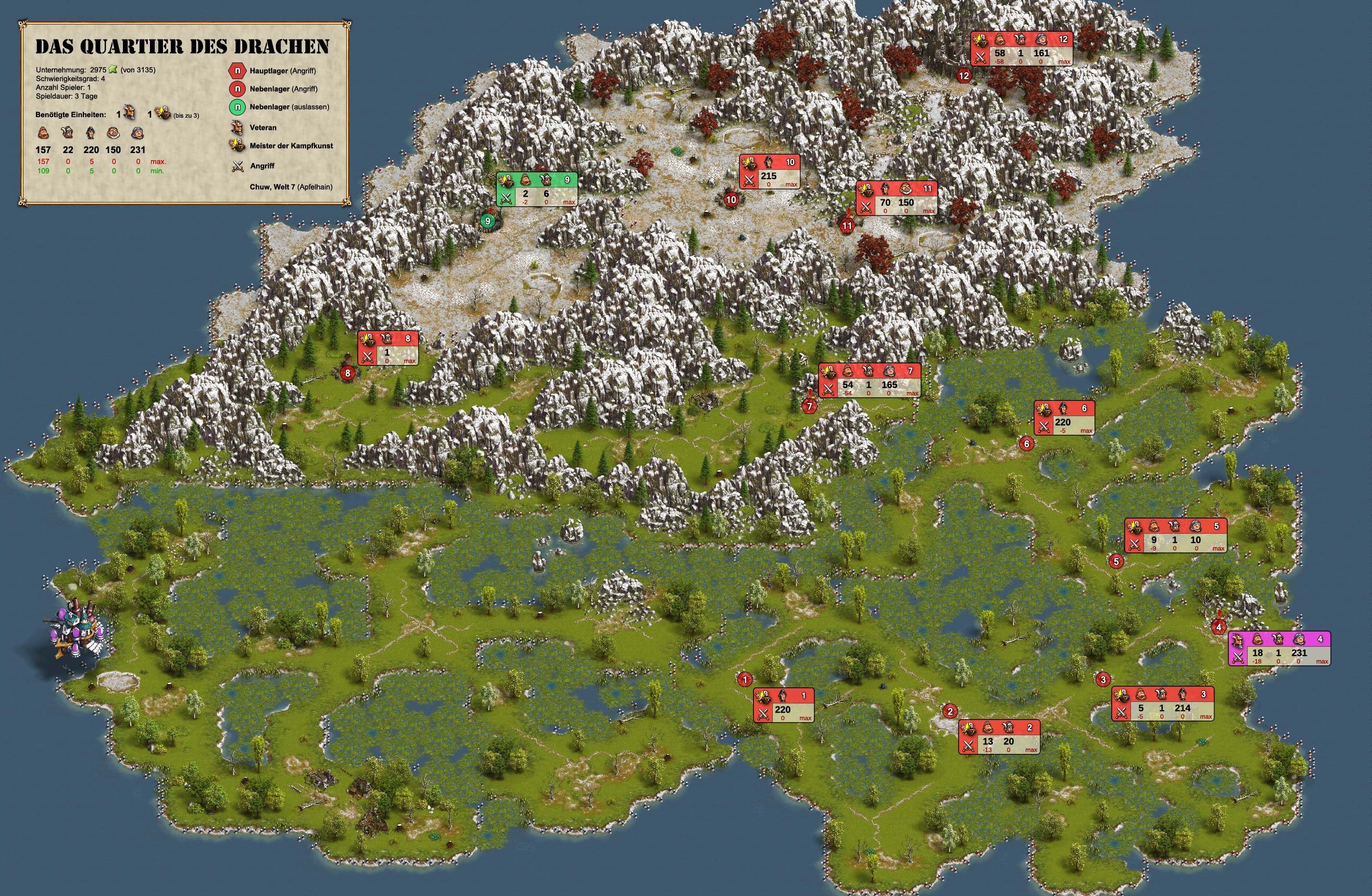Select the round camp marker numbered 1
Screen dimensions: 1372x896
[x=745, y=680]
